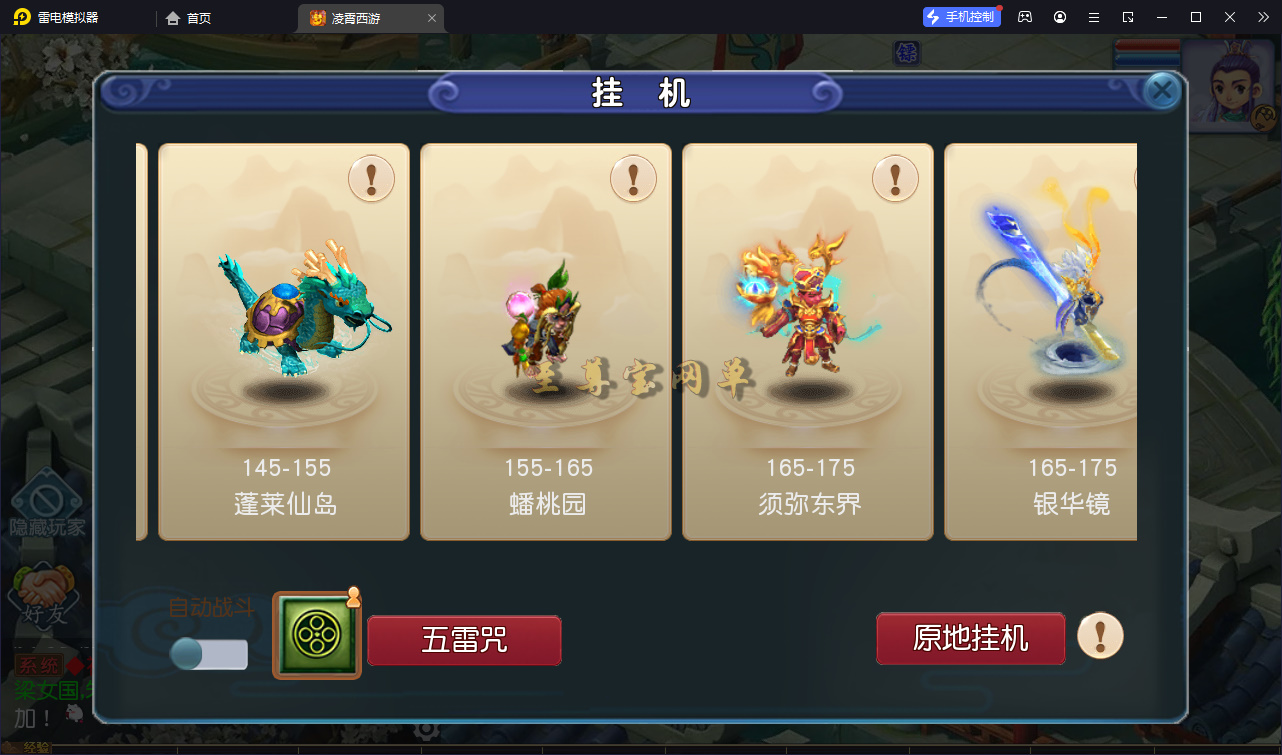The image size is (1282, 755).
Task: Click the 手机控制 phone control button
Action: coord(961,17)
